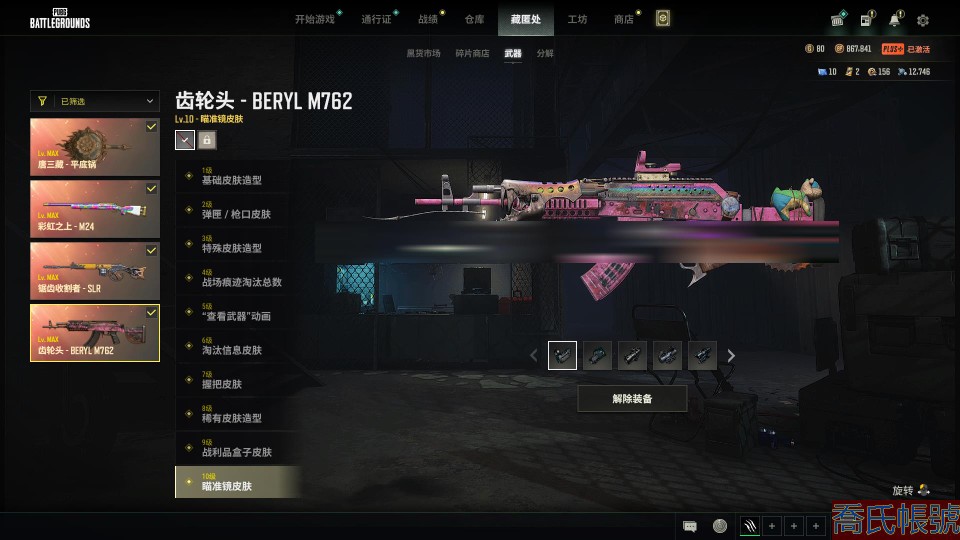Open the settings gear icon
960x540 pixels.
923,20
